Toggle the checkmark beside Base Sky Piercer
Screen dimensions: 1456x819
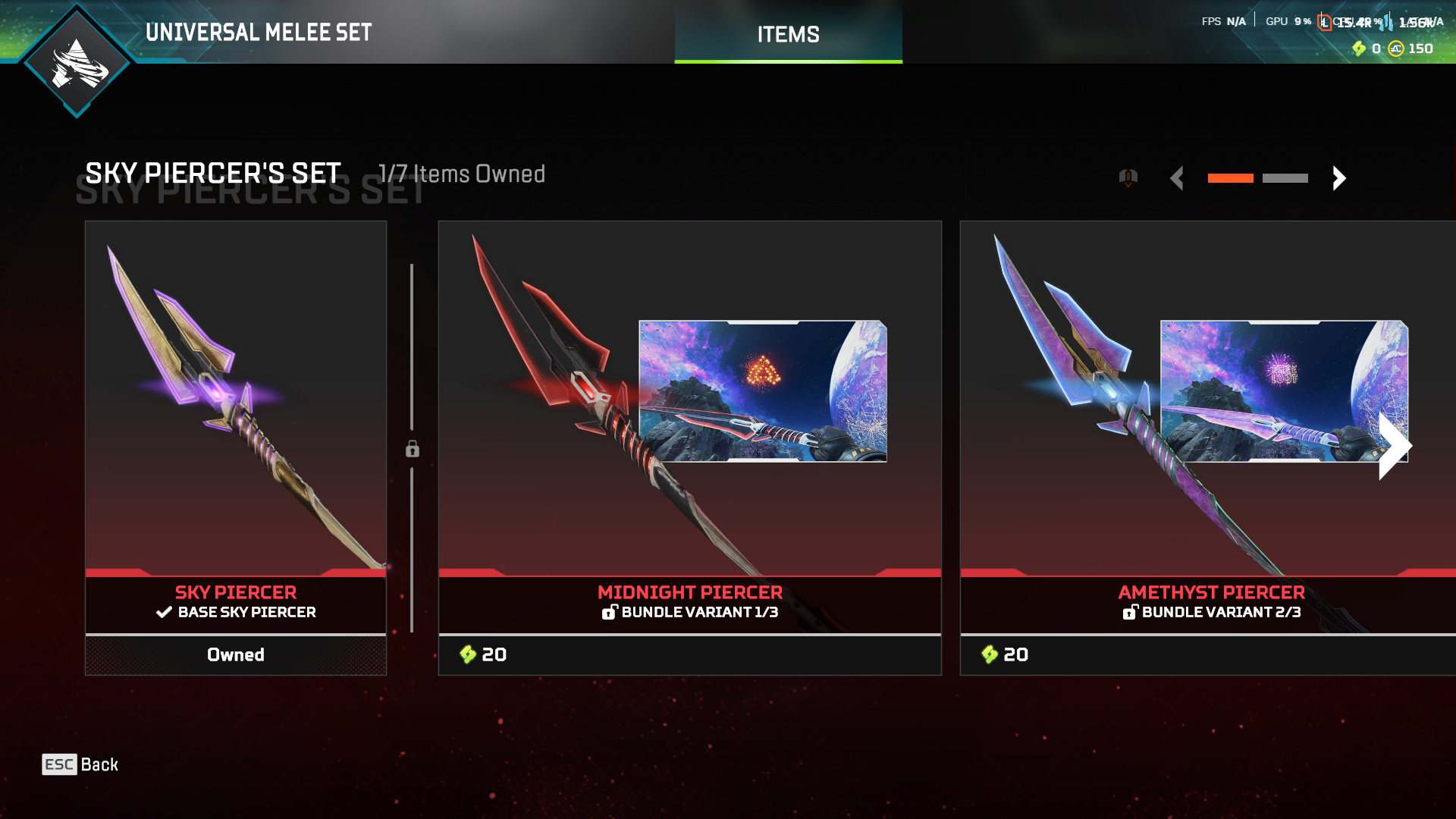(x=162, y=612)
